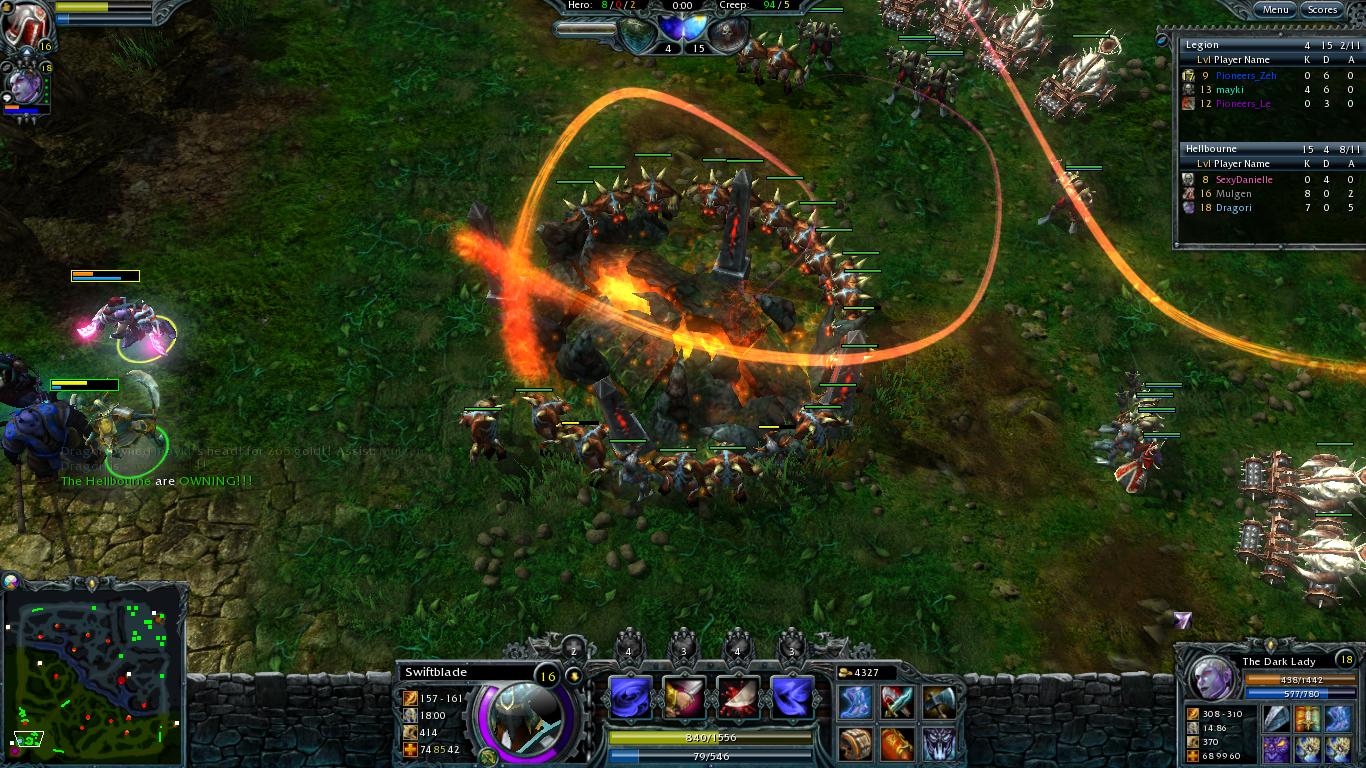Click the gold coin icon showing 4327

click(x=845, y=674)
